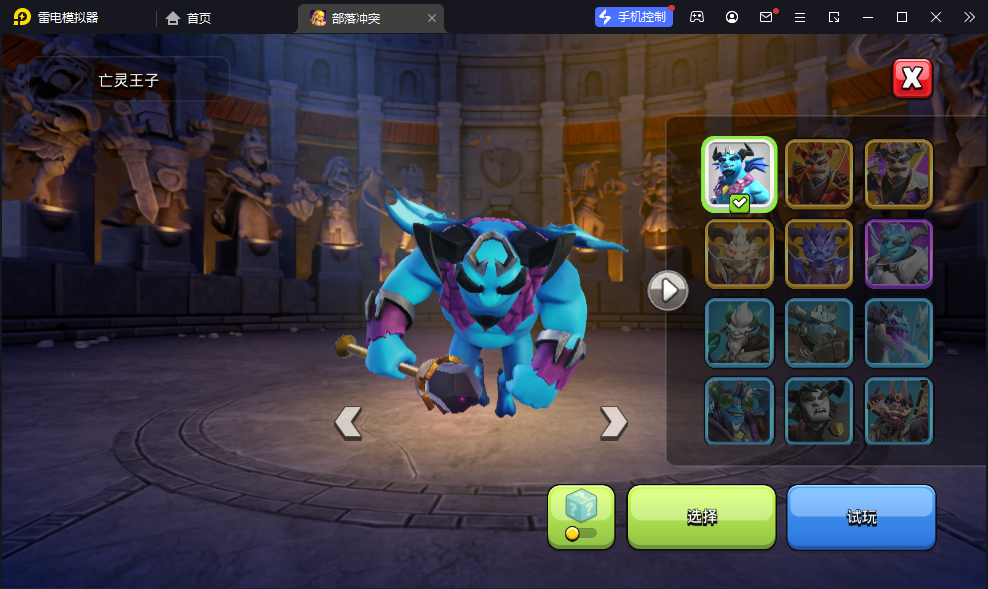988x589 pixels.
Task: Click the blue 试玩 button
Action: pos(861,516)
